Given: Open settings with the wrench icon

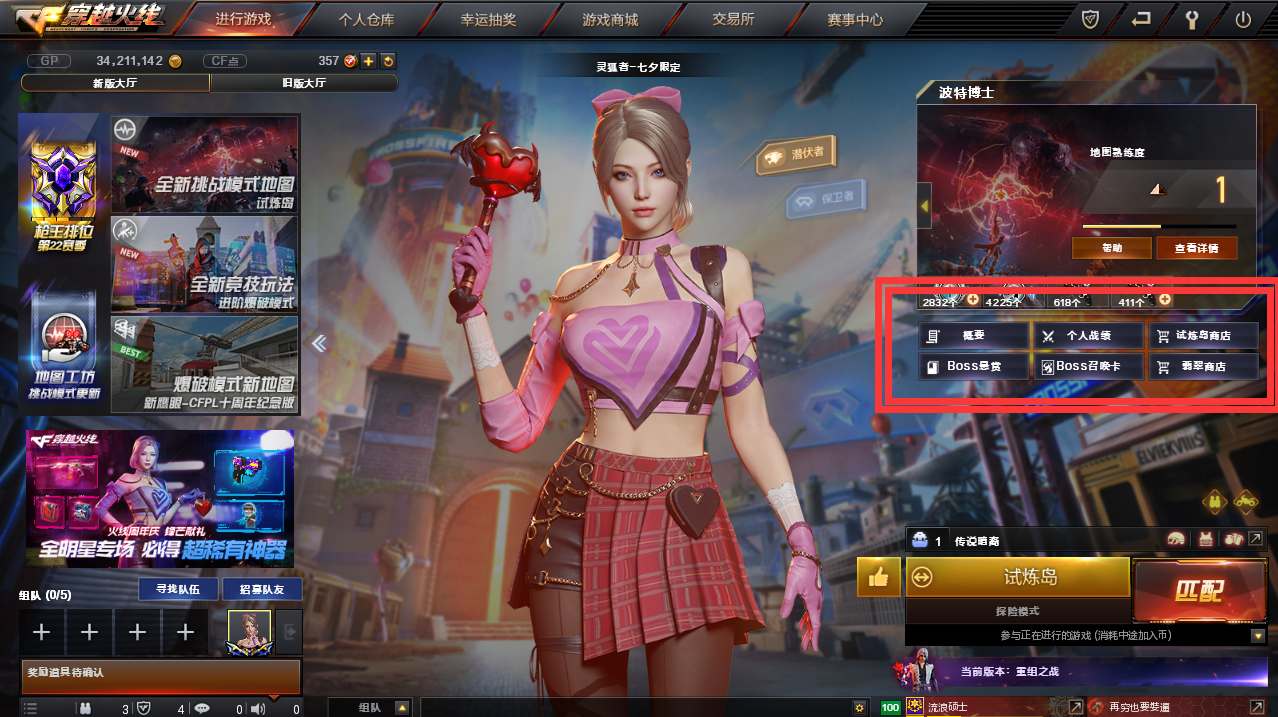Looking at the screenshot, I should (x=1191, y=19).
